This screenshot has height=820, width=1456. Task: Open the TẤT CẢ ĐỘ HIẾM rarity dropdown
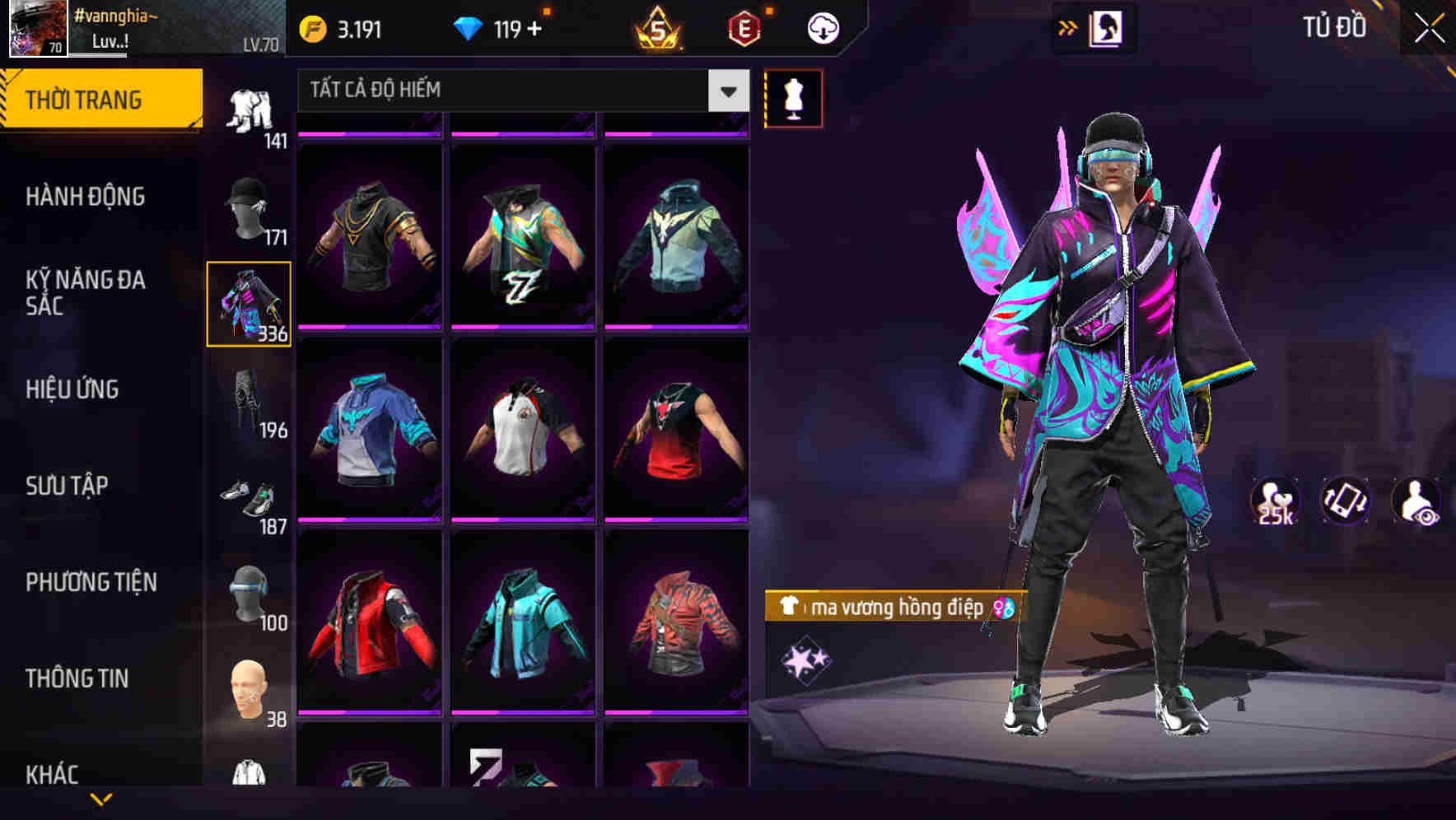[x=494, y=91]
